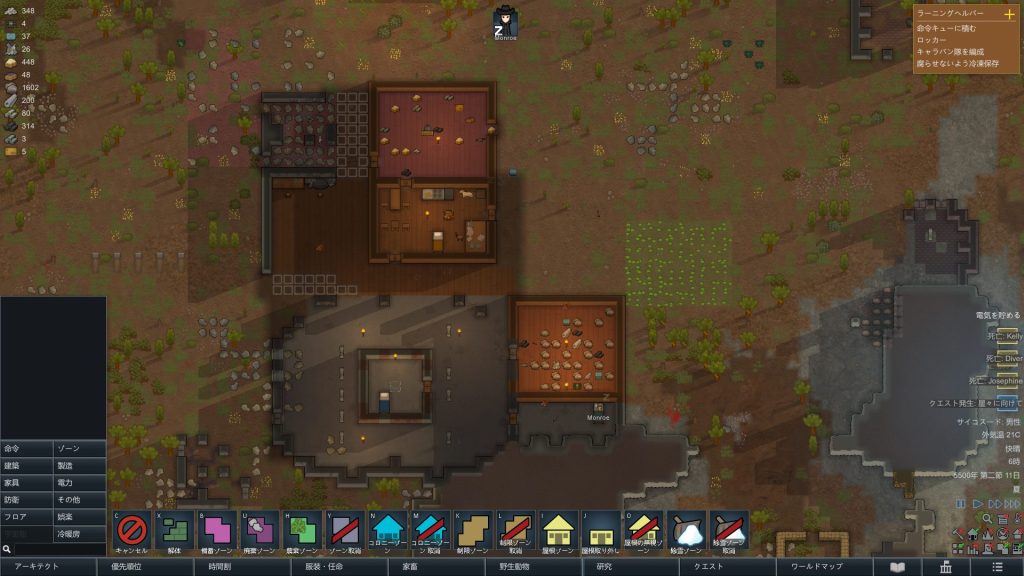This screenshot has height=576, width=1024.
Task: Select colonist Monroe's portrait
Action: click(506, 22)
